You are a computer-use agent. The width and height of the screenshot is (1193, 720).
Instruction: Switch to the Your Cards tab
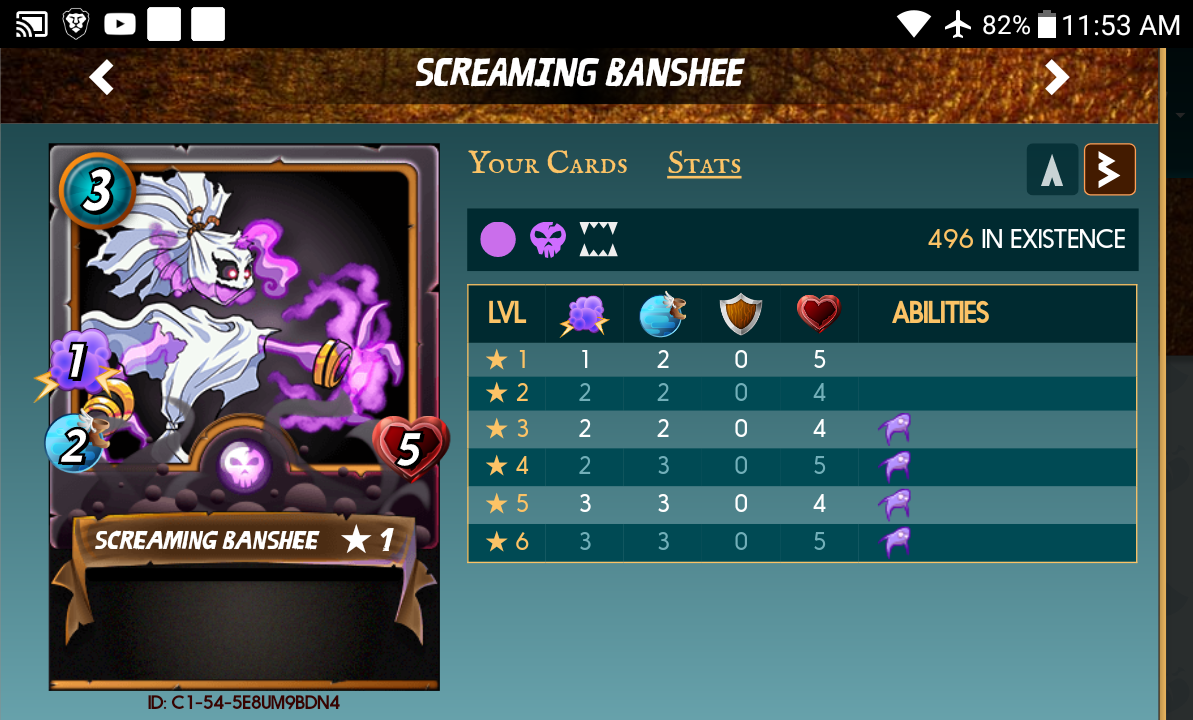(x=548, y=164)
